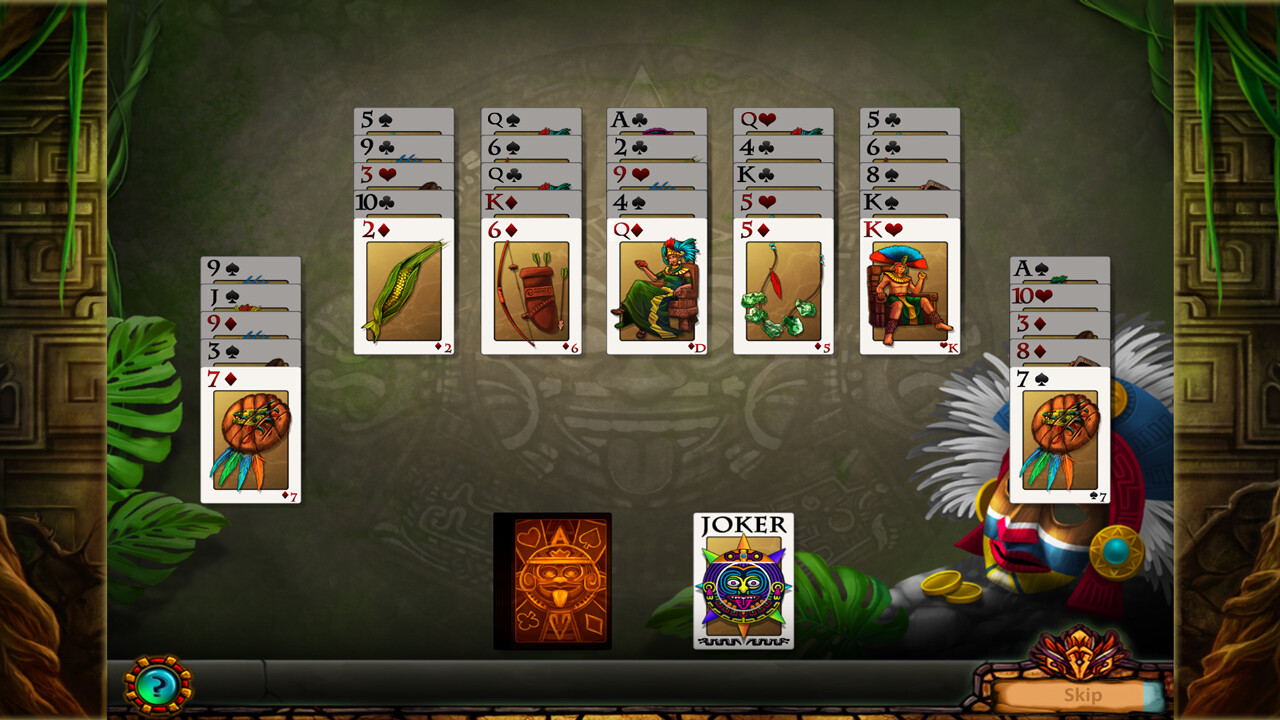Select the 6 of diamonds quiver card
The width and height of the screenshot is (1280, 720).
coord(530,290)
